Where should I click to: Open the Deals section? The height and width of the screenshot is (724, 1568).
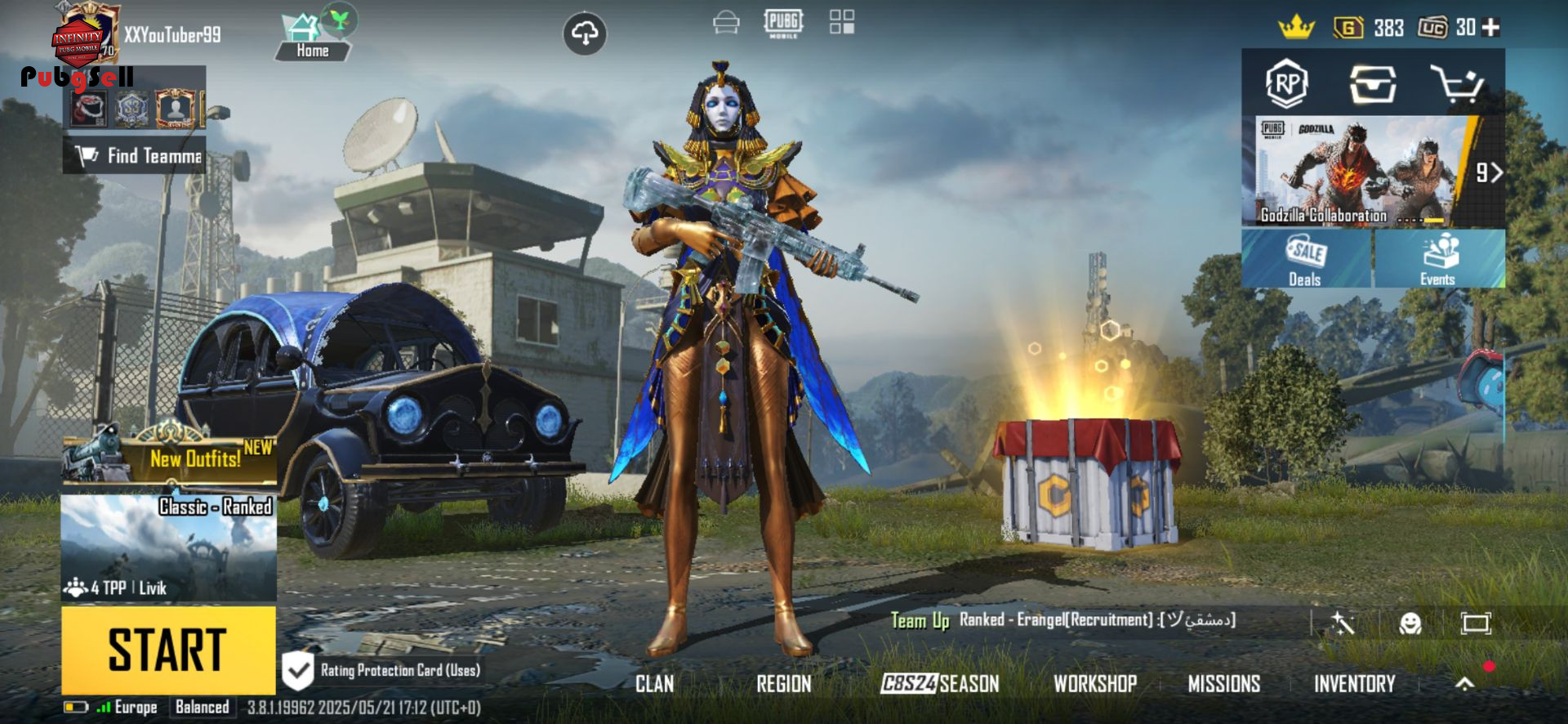pos(1305,259)
